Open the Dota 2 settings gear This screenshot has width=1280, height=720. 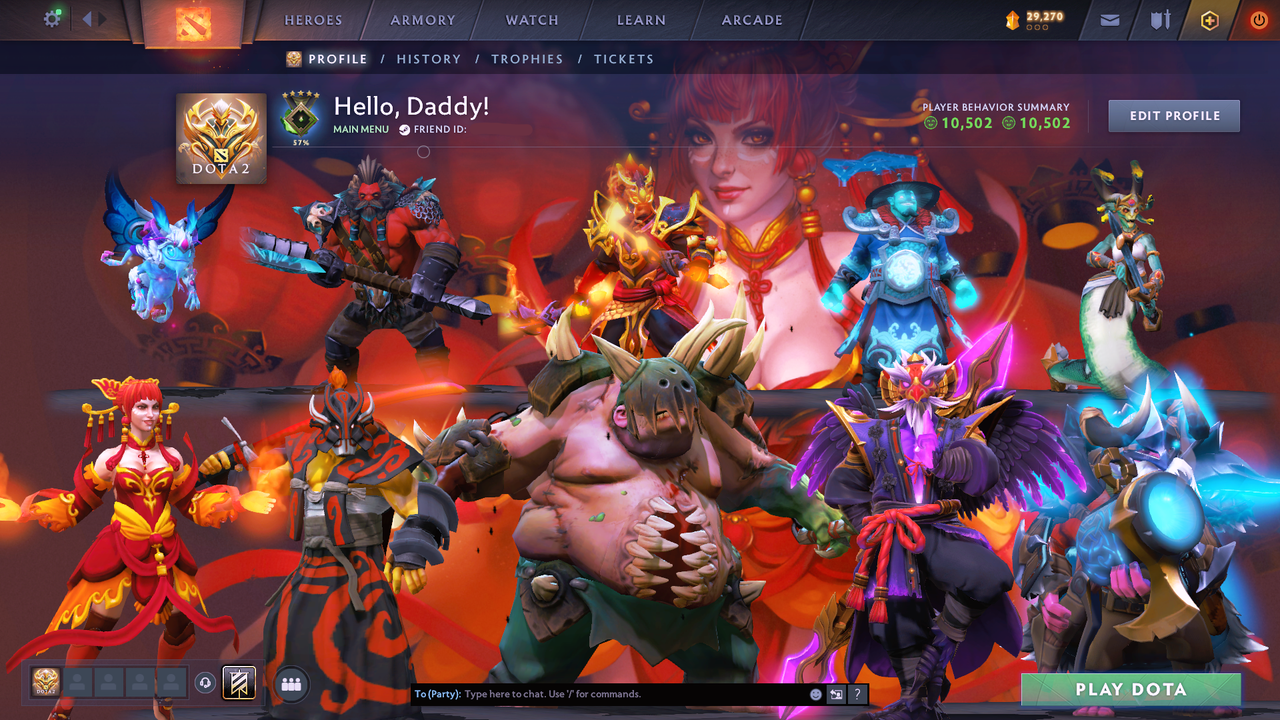[53, 17]
